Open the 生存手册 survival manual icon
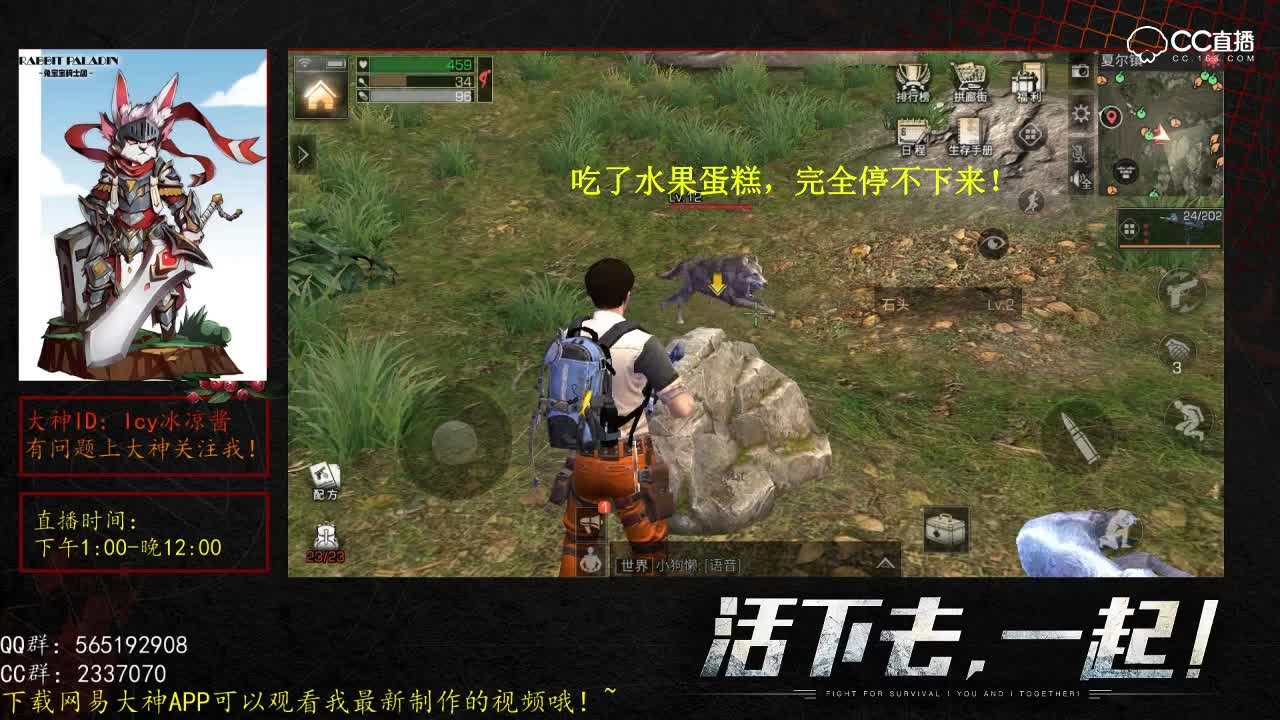The image size is (1280, 720). tap(969, 134)
